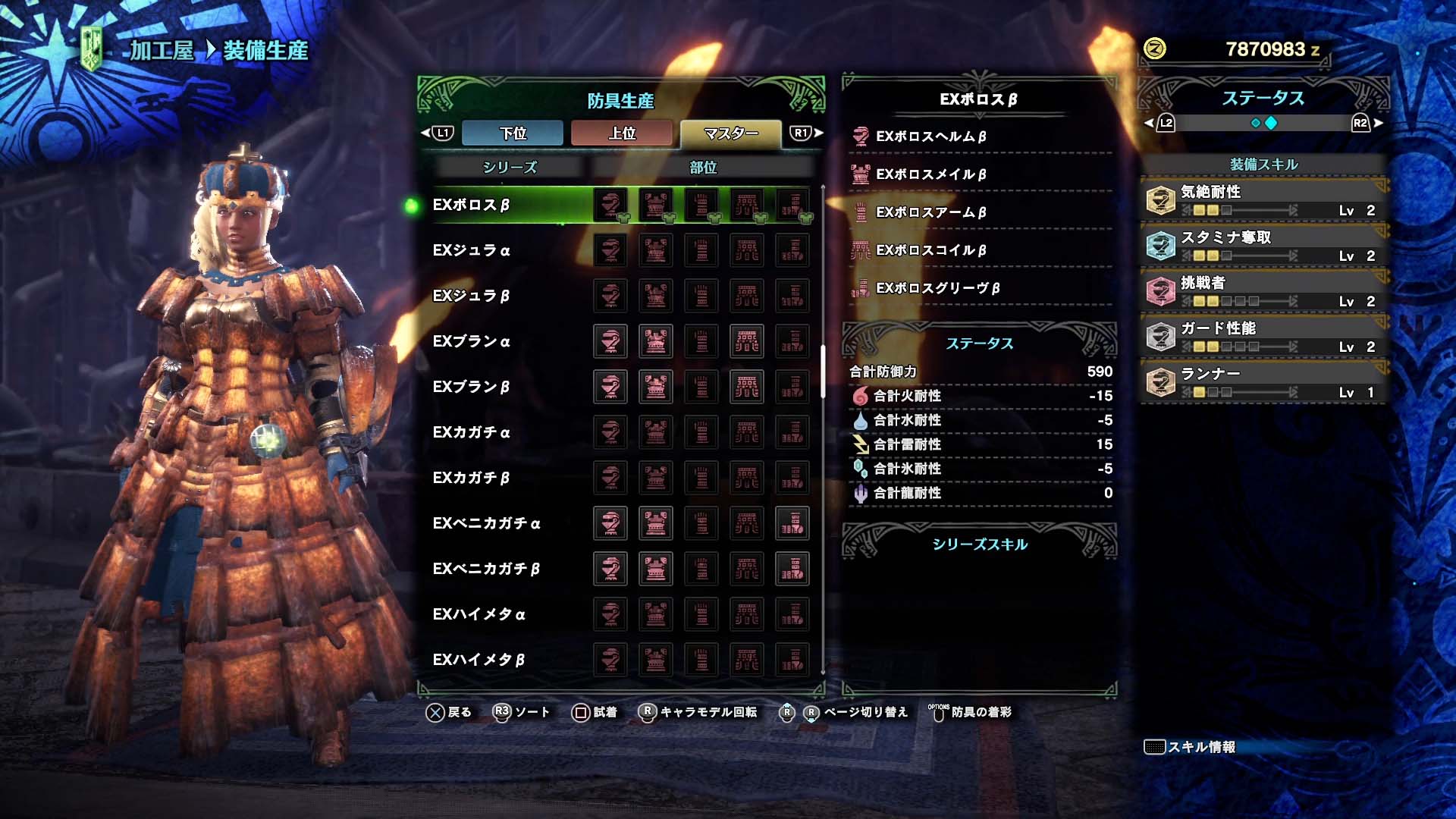1456x819 pixels.
Task: Select the EXボロスコイルβ waist piece
Action: coord(931,250)
